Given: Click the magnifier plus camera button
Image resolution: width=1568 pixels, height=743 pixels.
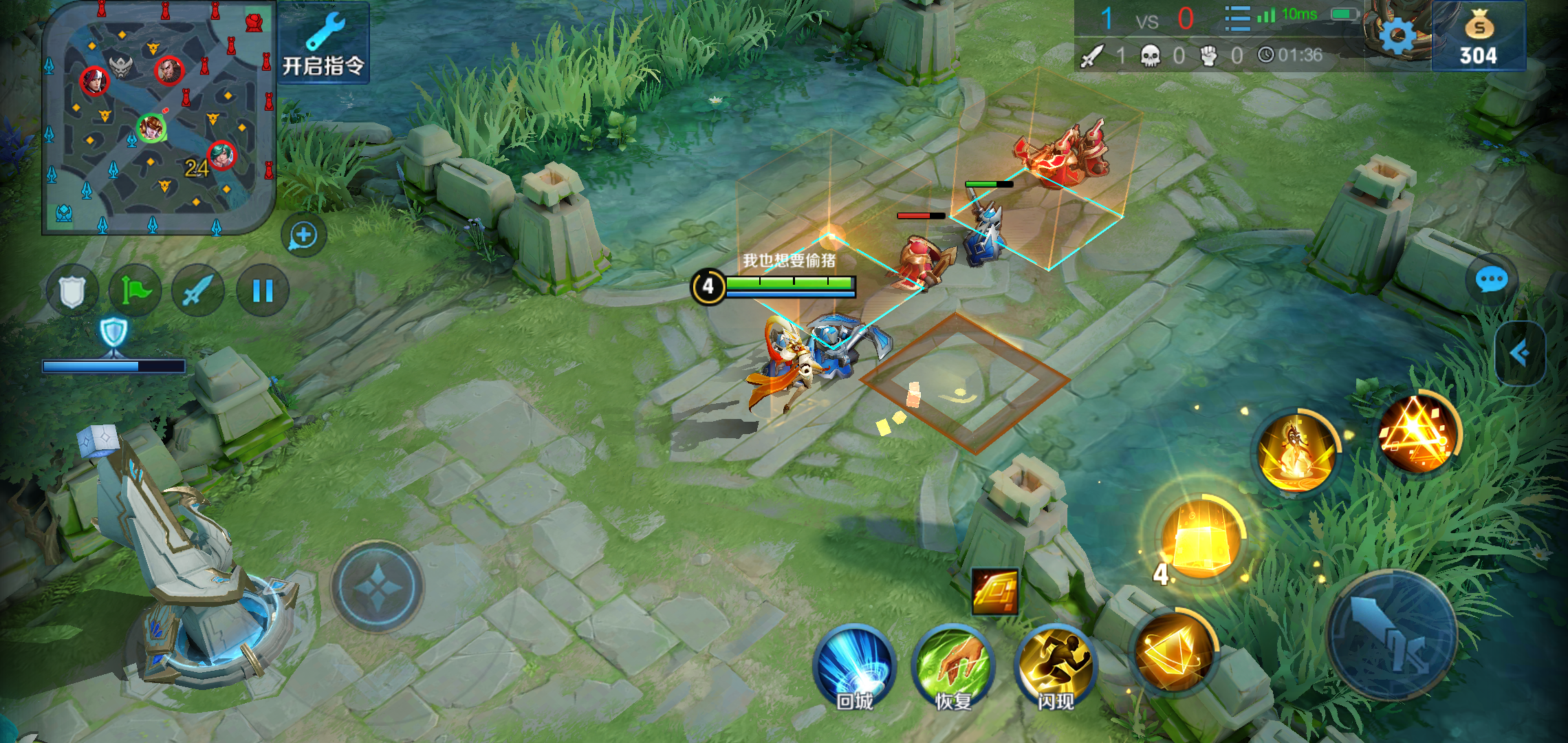Looking at the screenshot, I should (x=303, y=236).
